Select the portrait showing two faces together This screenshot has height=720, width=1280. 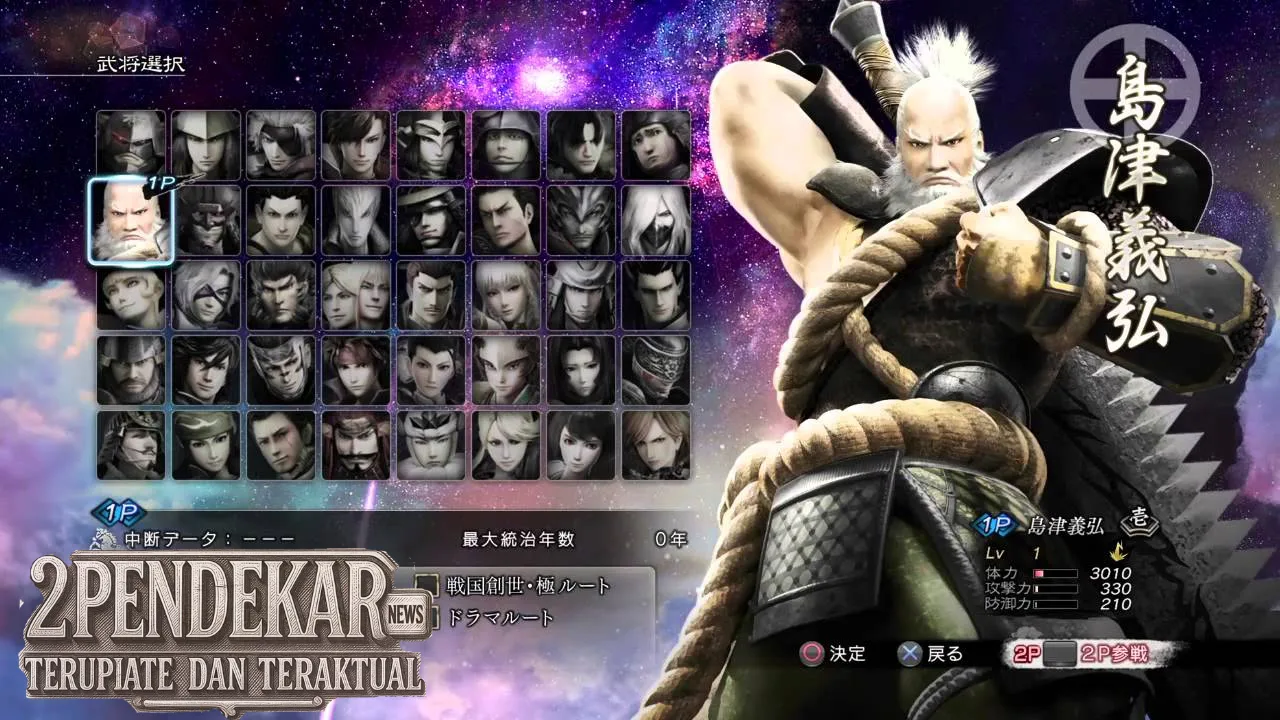(356, 296)
